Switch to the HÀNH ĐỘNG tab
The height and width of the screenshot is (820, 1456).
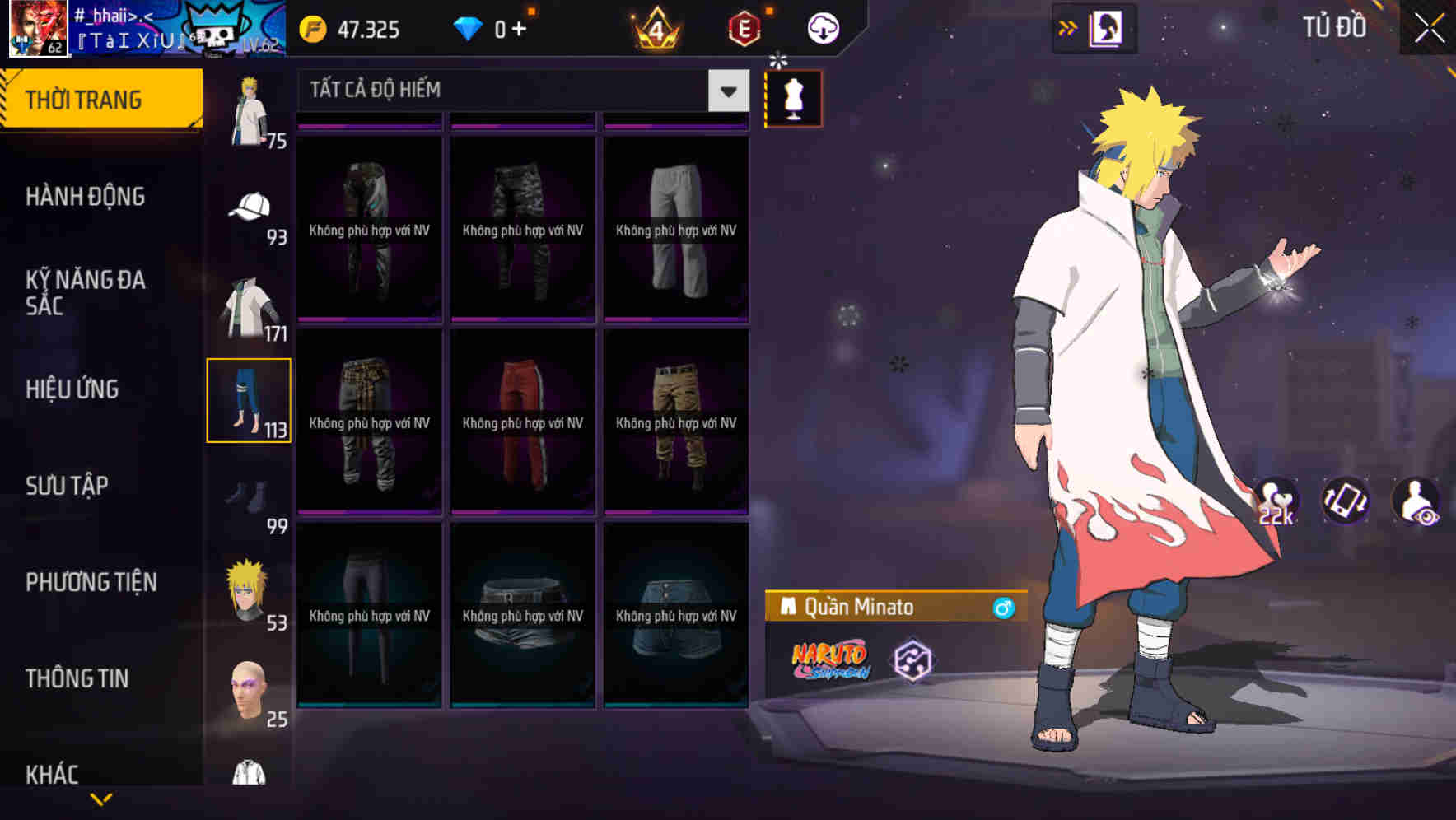pyautogui.click(x=87, y=197)
